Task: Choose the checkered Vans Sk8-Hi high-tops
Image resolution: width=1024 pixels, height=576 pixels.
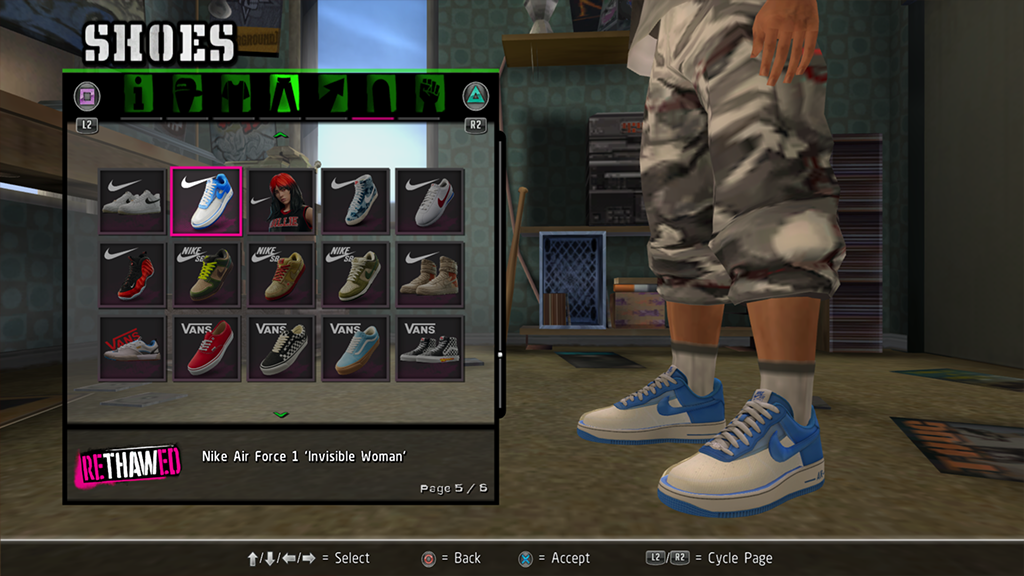Action: [430, 348]
